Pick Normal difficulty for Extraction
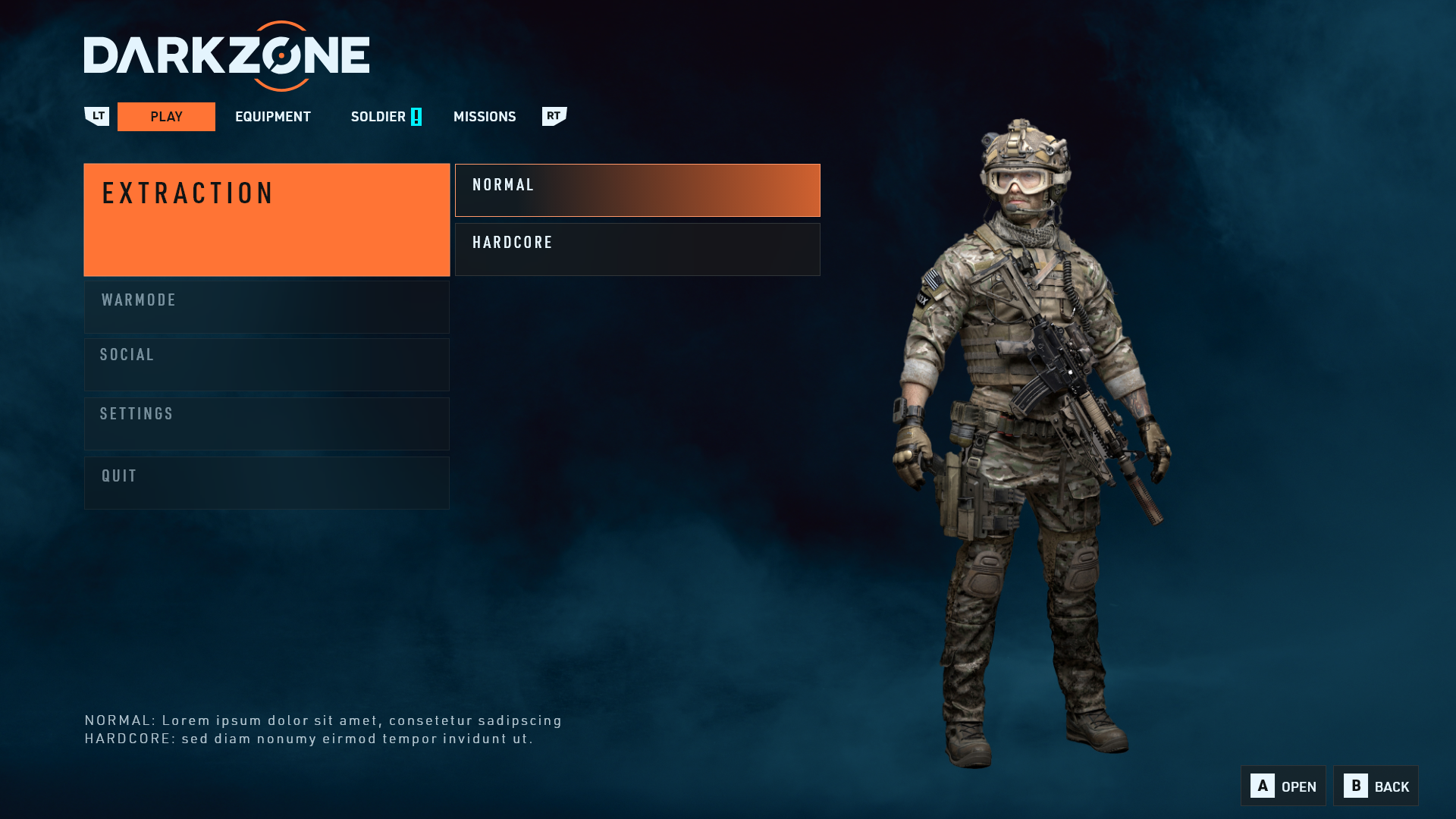The height and width of the screenshot is (819, 1456). (x=637, y=190)
